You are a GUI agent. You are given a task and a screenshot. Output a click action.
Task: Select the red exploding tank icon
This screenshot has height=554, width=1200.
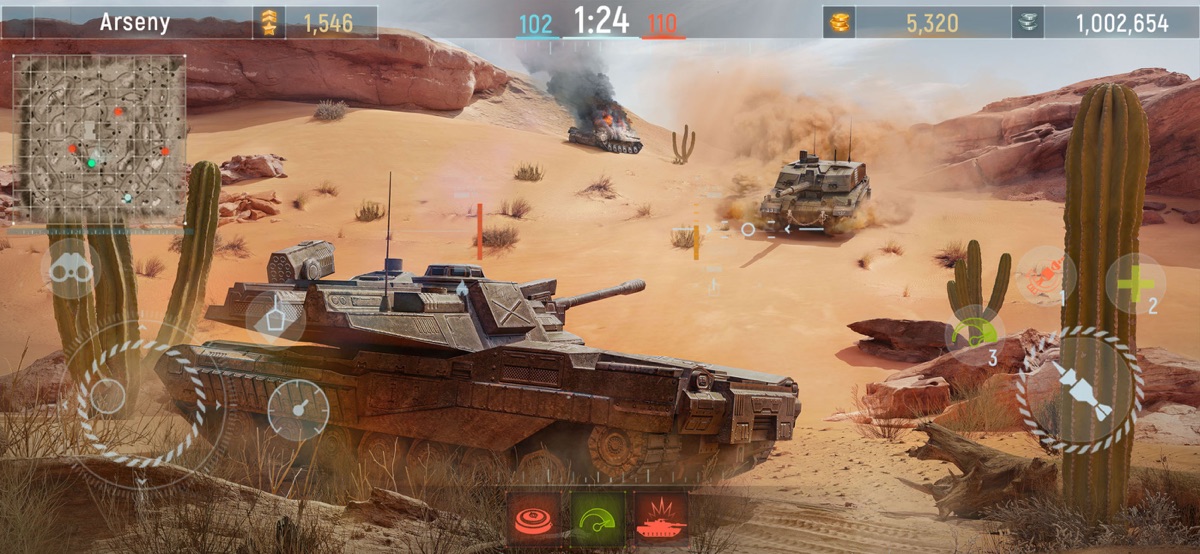[661, 518]
